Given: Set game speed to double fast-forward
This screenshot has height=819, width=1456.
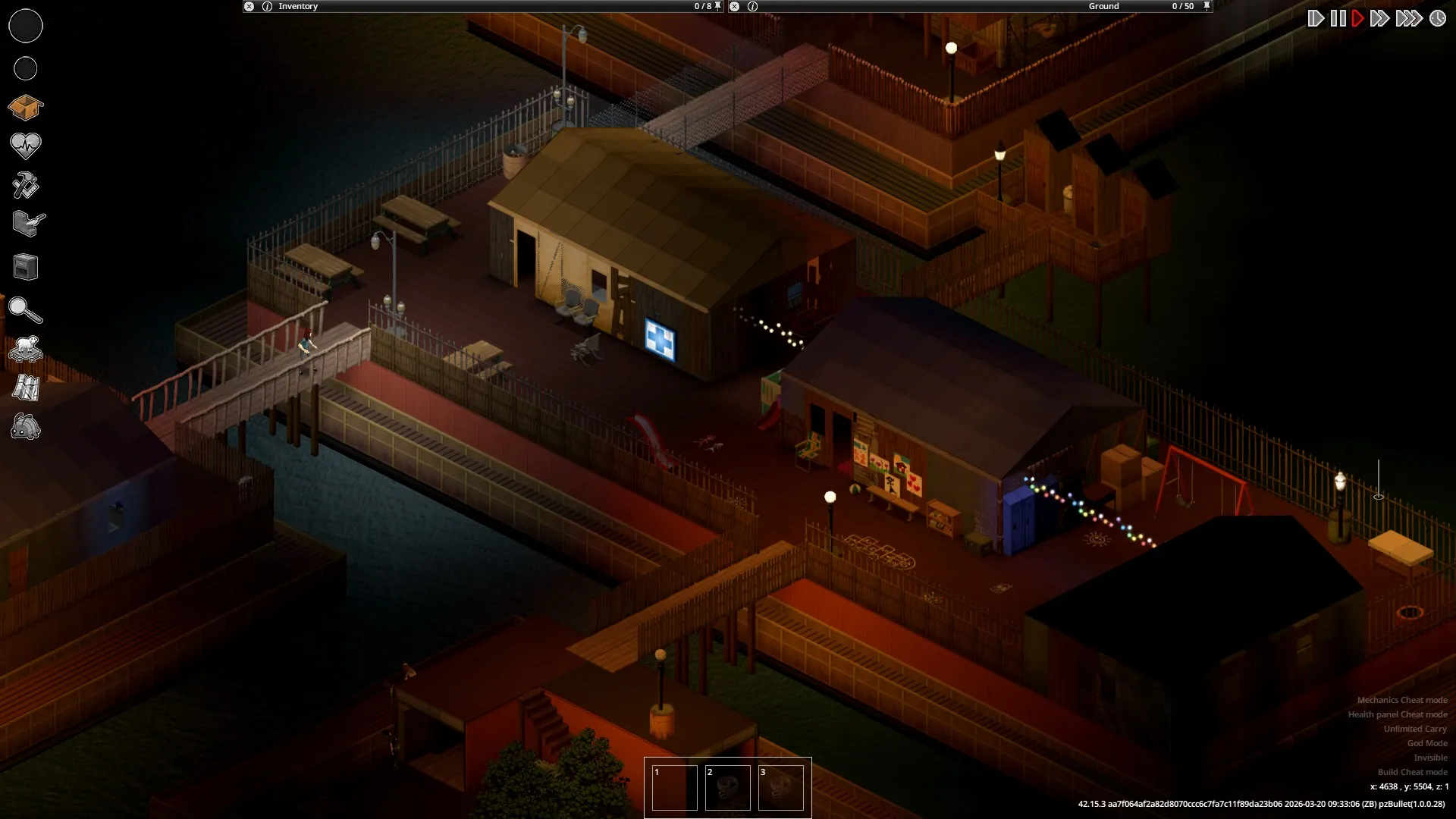Looking at the screenshot, I should pos(1380,18).
